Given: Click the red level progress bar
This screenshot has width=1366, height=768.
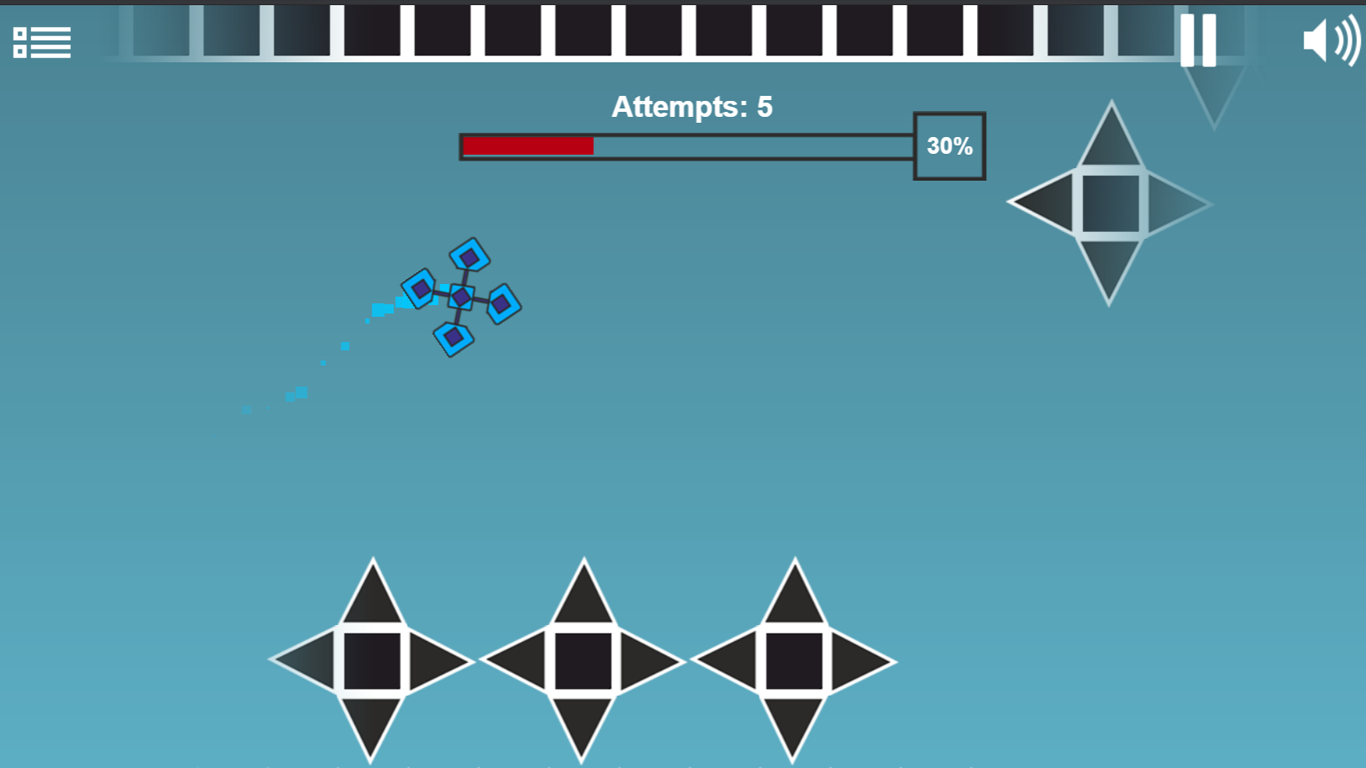Looking at the screenshot, I should 527,146.
